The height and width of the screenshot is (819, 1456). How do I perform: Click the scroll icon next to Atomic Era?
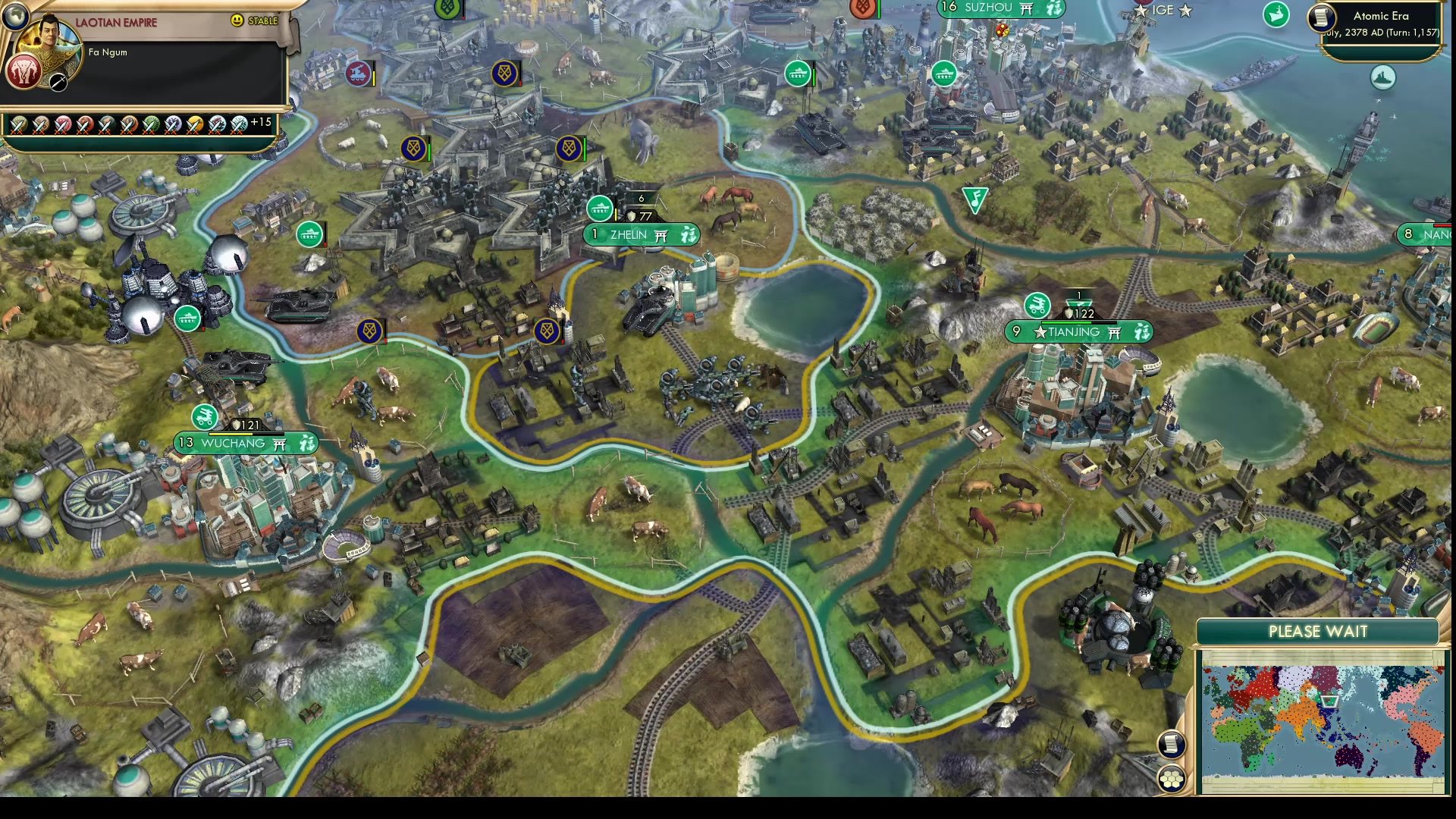tap(1320, 19)
